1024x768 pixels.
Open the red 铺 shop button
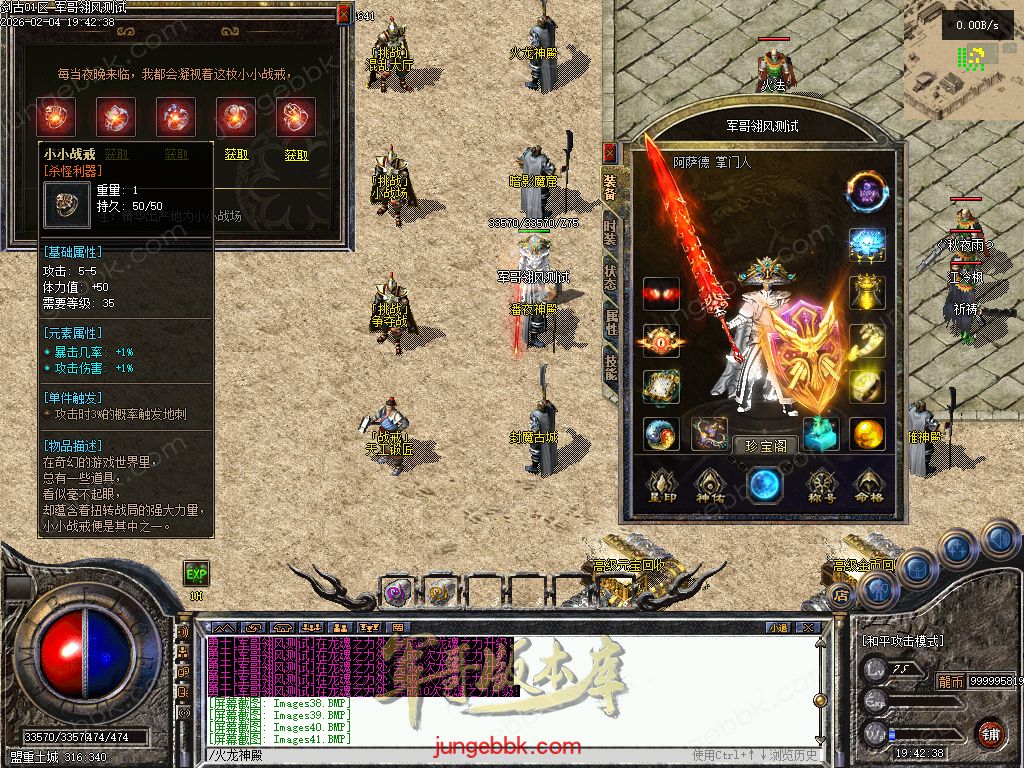(x=990, y=732)
